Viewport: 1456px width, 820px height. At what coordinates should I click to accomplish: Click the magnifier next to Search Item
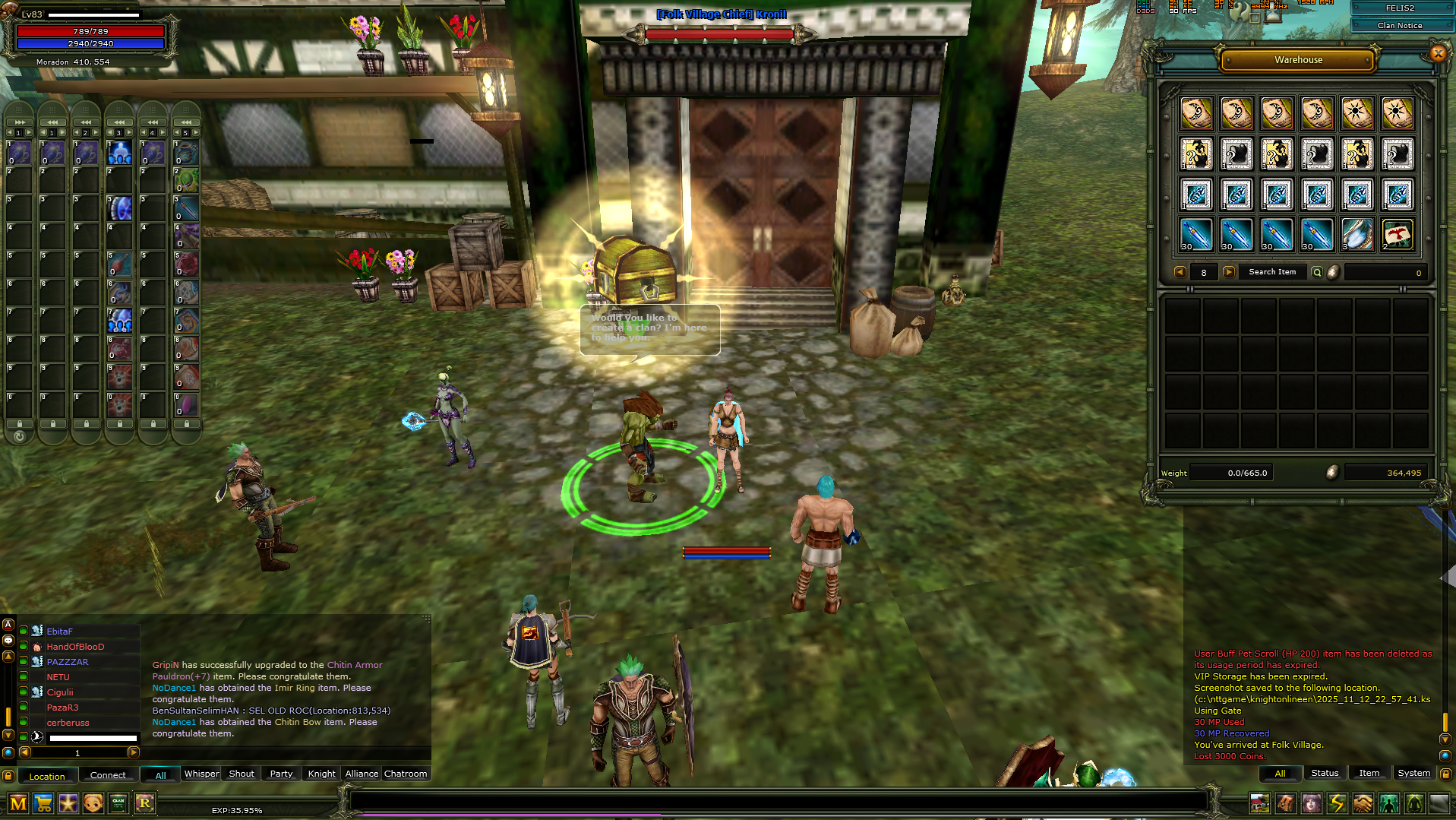(1316, 272)
